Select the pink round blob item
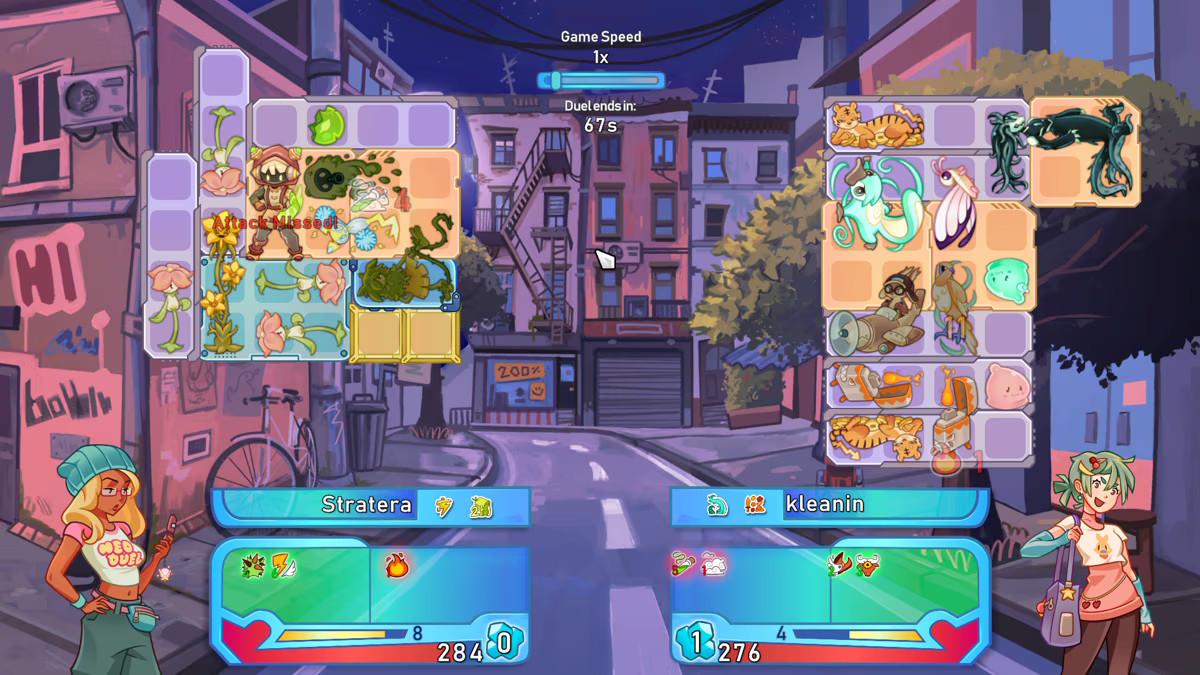Image resolution: width=1200 pixels, height=675 pixels. (1005, 386)
